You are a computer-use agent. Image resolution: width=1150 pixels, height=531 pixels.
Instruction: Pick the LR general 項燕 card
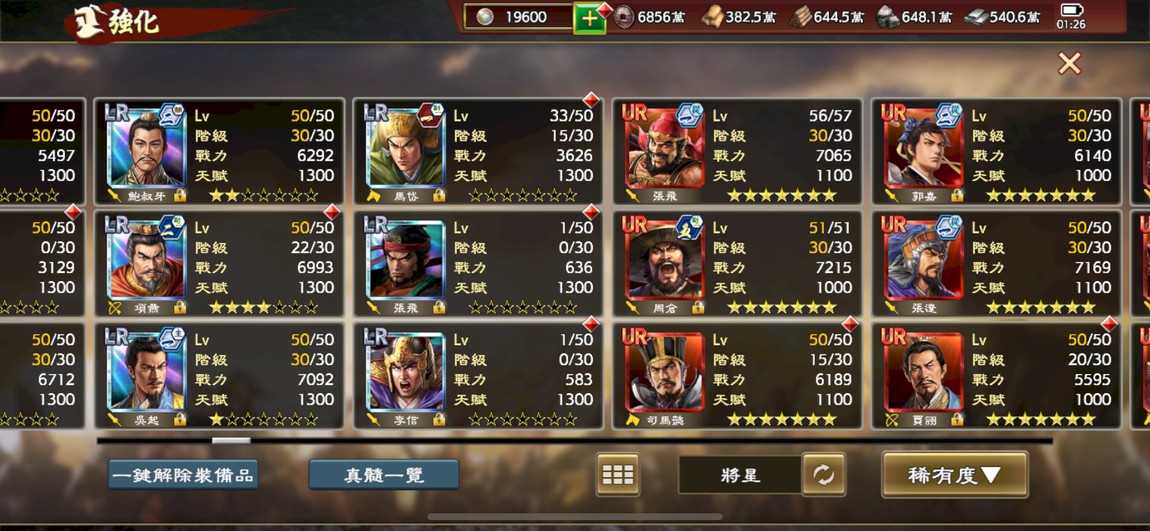click(x=220, y=263)
